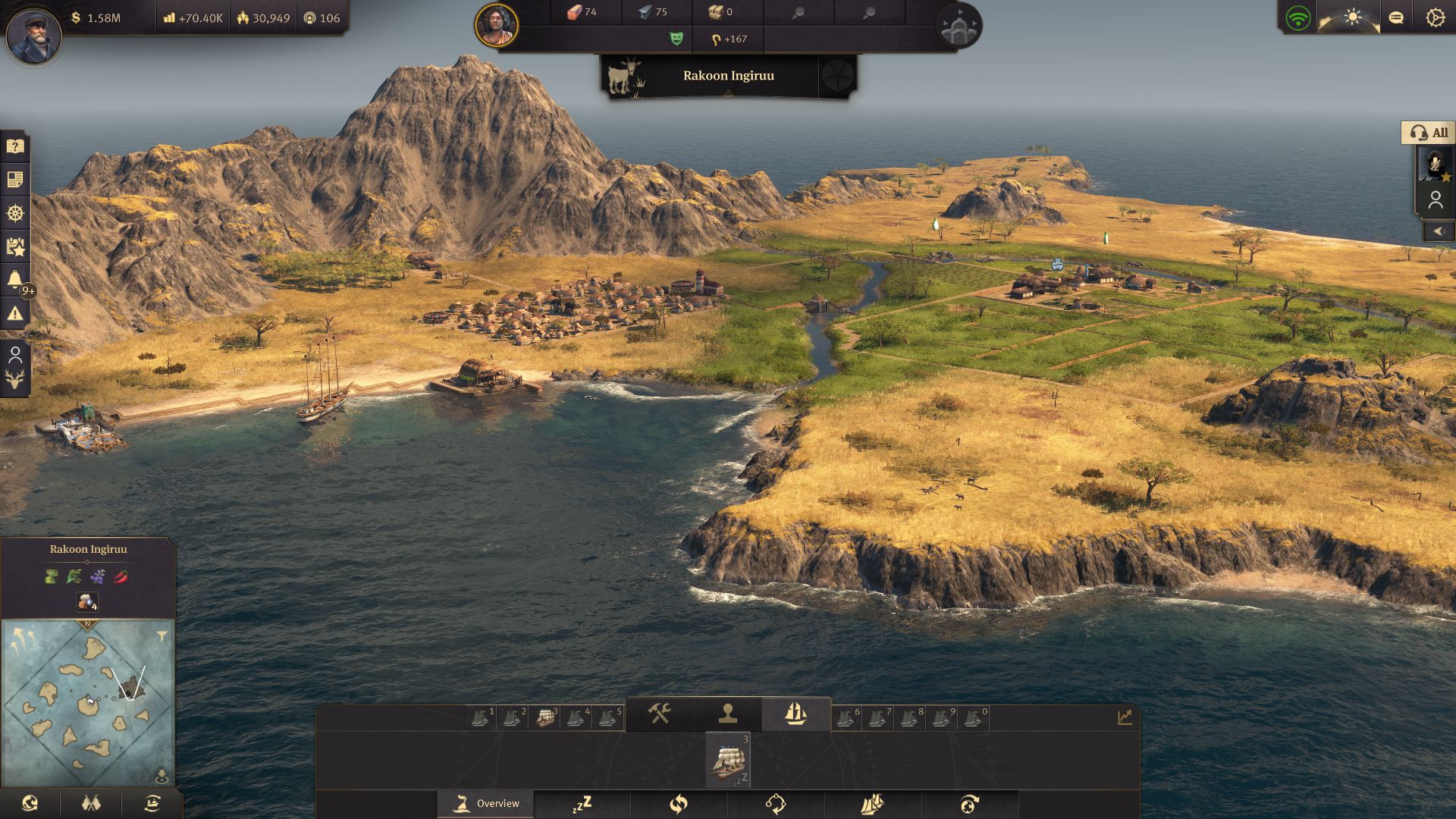Open the crew tab in the ship panel
This screenshot has height=819, width=1456.
pos(730,714)
